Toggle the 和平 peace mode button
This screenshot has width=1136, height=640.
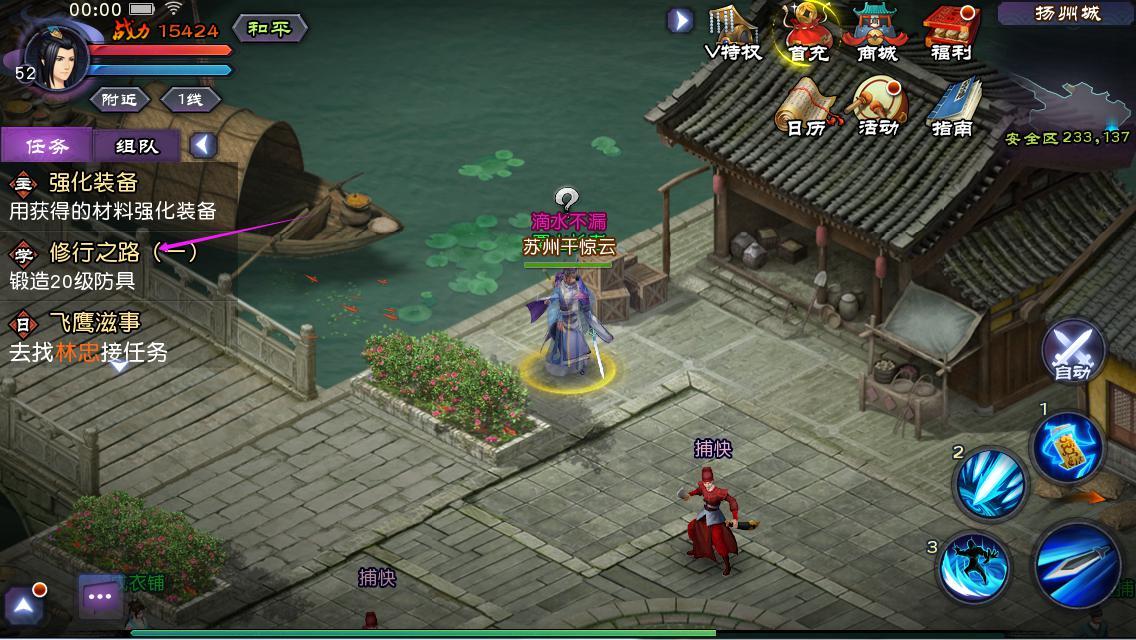[269, 28]
